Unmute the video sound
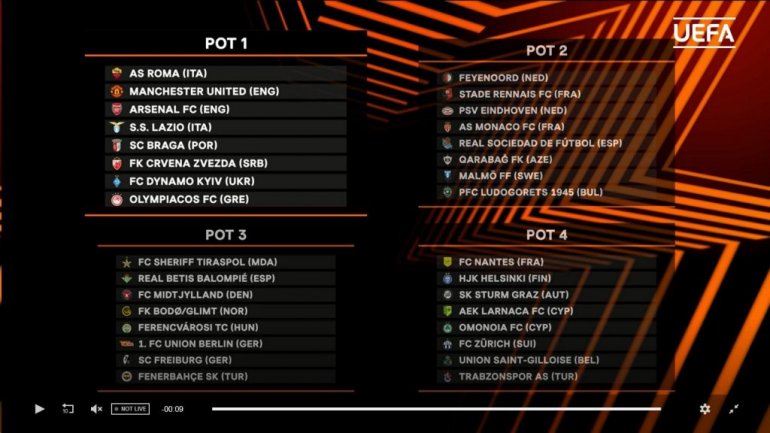This screenshot has width=770, height=433. pos(97,409)
